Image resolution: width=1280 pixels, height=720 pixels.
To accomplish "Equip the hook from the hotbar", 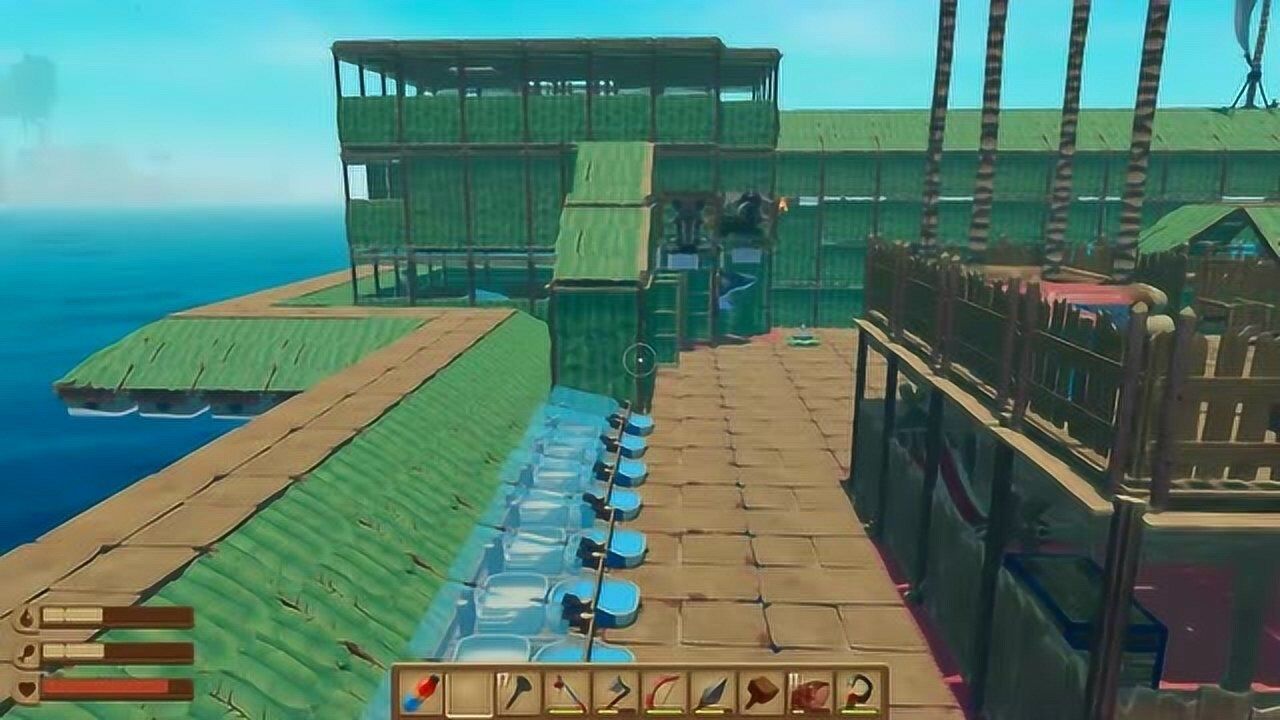I will [x=859, y=692].
